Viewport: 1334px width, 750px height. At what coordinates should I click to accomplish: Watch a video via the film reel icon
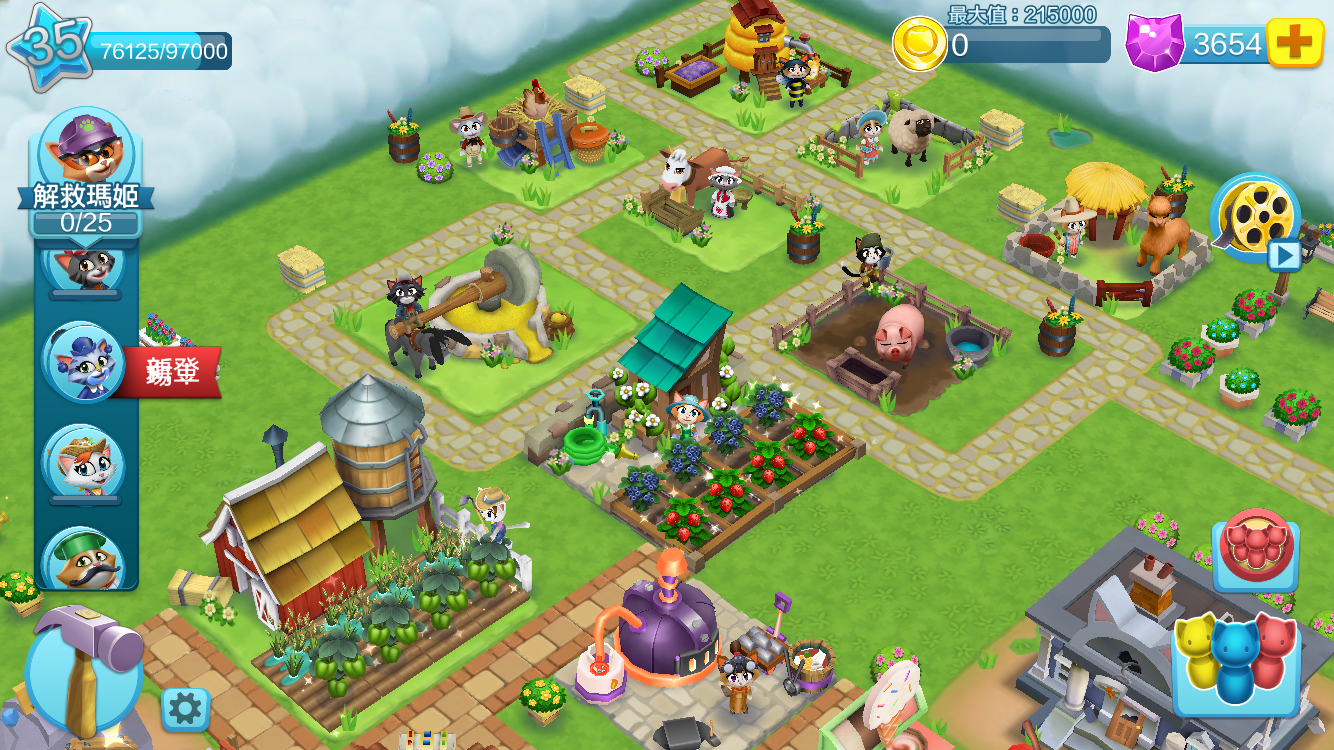[x=1255, y=217]
